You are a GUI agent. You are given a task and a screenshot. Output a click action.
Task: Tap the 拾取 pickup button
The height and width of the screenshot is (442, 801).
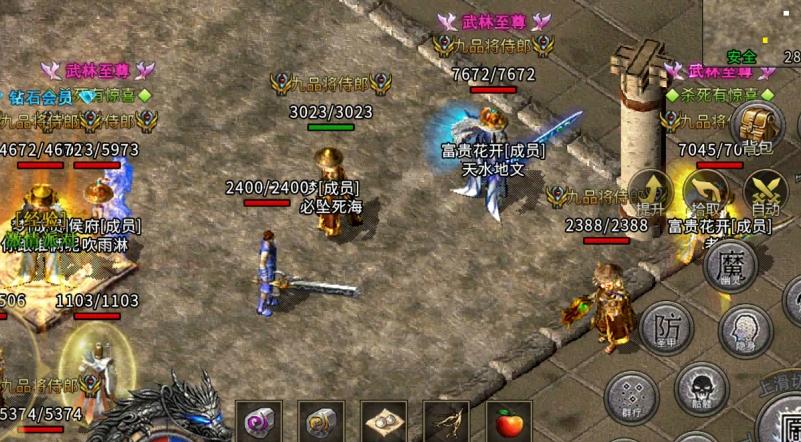(x=707, y=191)
